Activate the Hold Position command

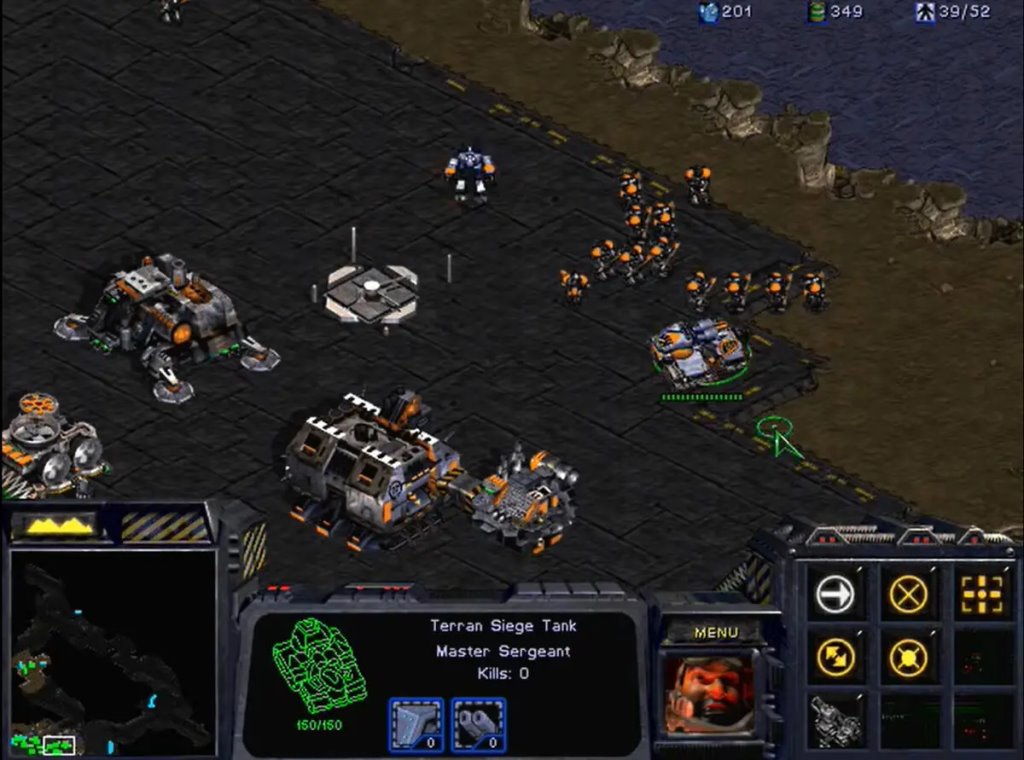click(908, 657)
